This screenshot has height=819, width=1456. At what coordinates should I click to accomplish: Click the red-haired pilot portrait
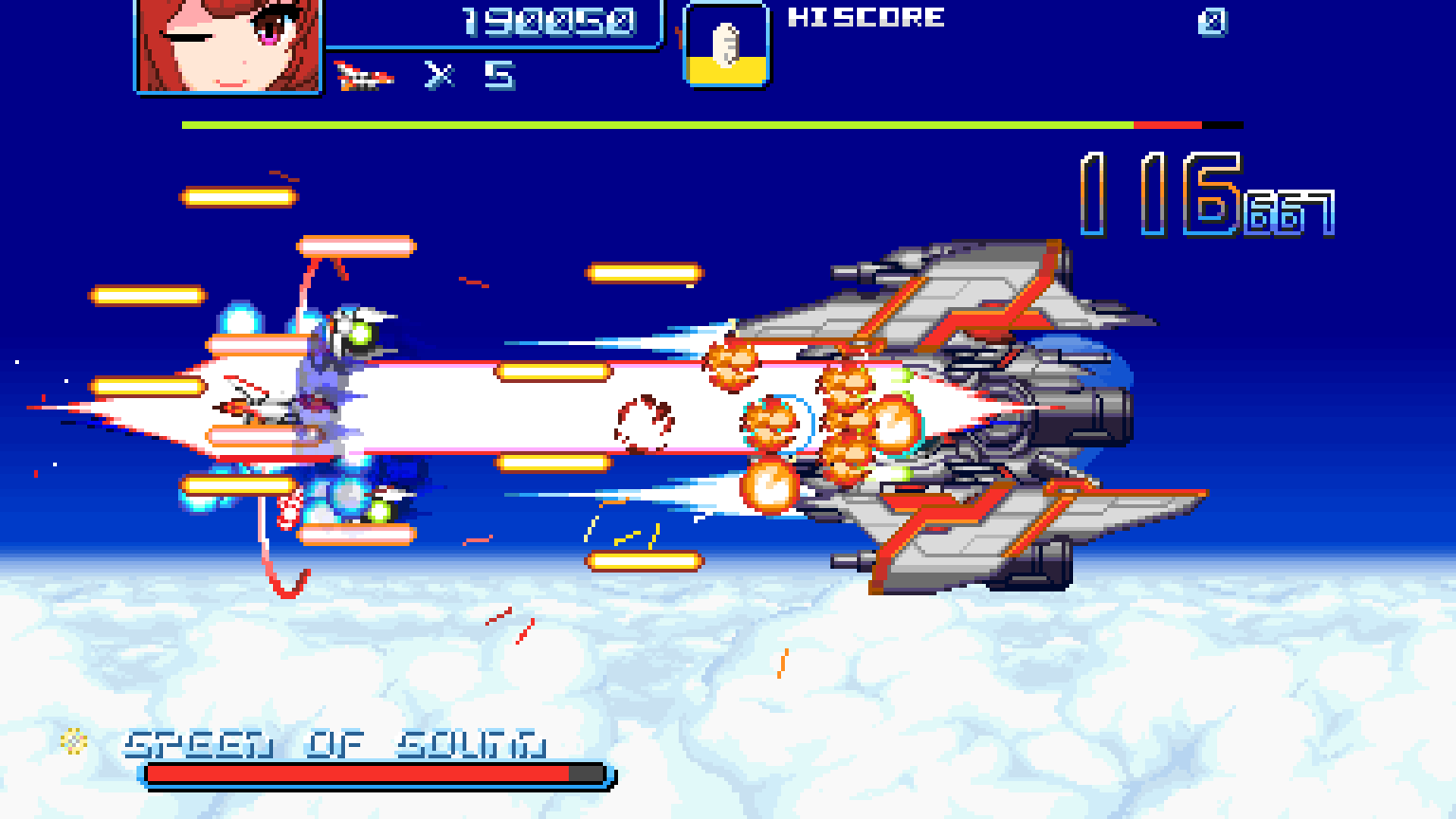(229, 45)
